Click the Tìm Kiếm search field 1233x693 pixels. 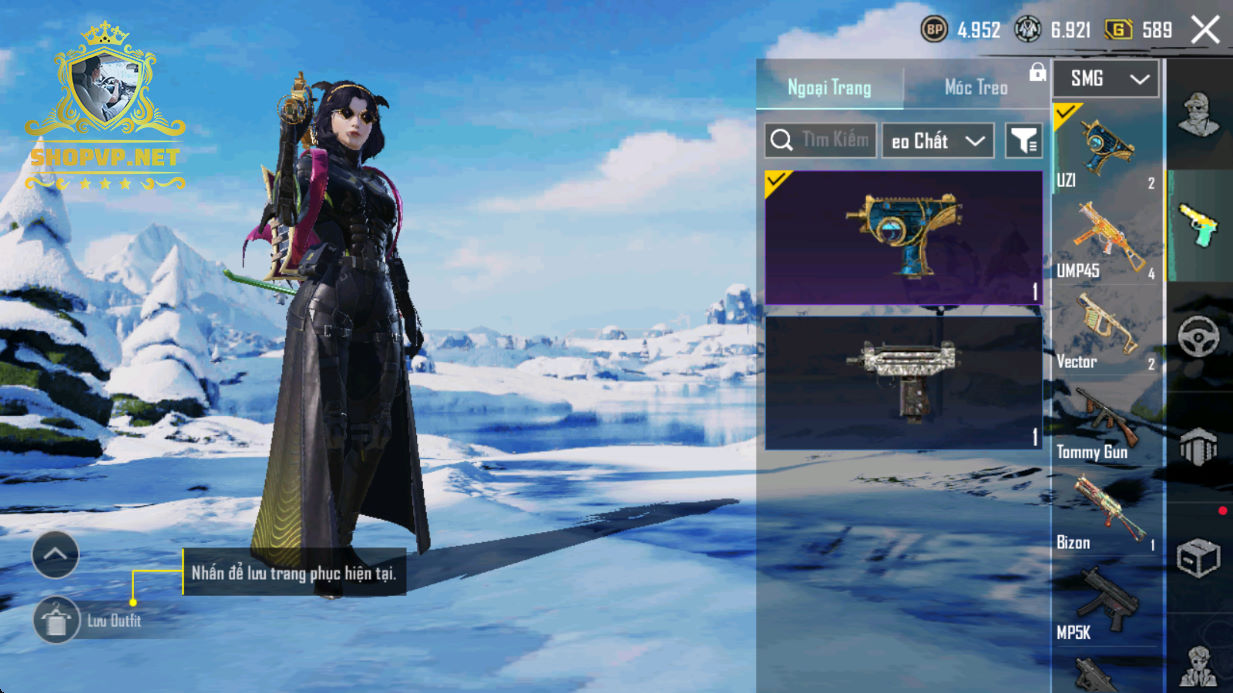821,141
